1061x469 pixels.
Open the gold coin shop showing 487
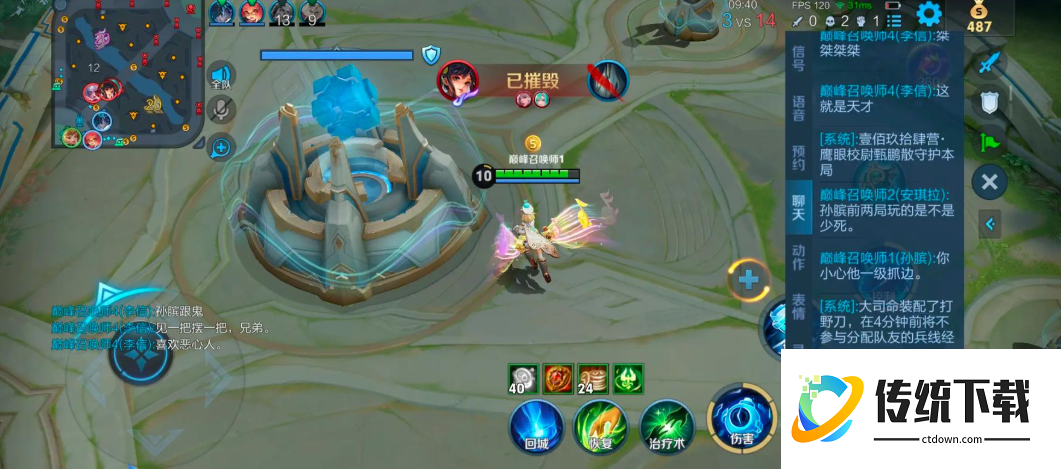(x=980, y=17)
